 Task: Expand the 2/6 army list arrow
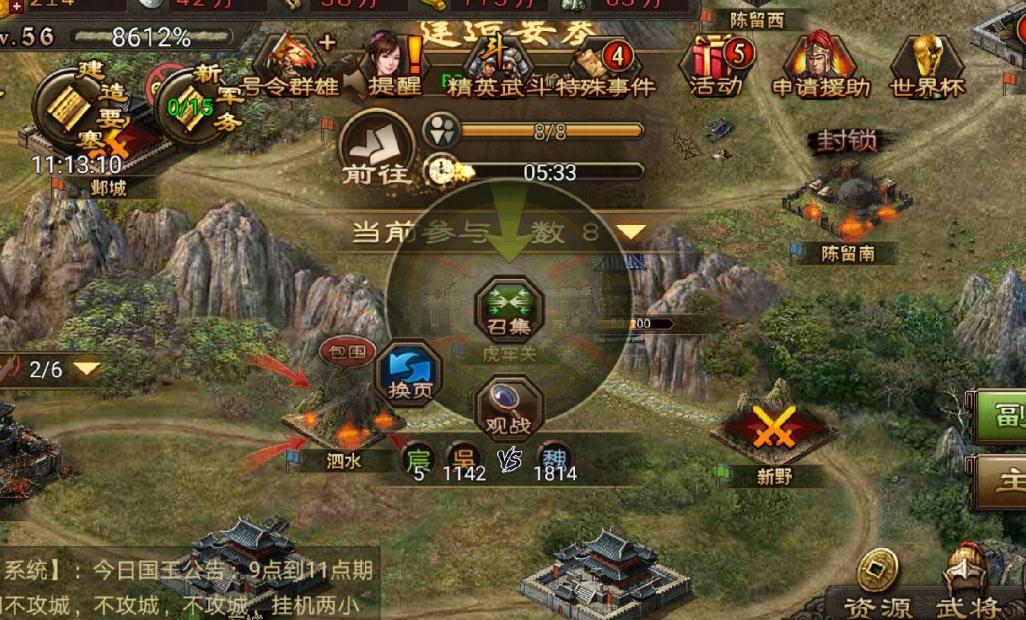[x=88, y=369]
